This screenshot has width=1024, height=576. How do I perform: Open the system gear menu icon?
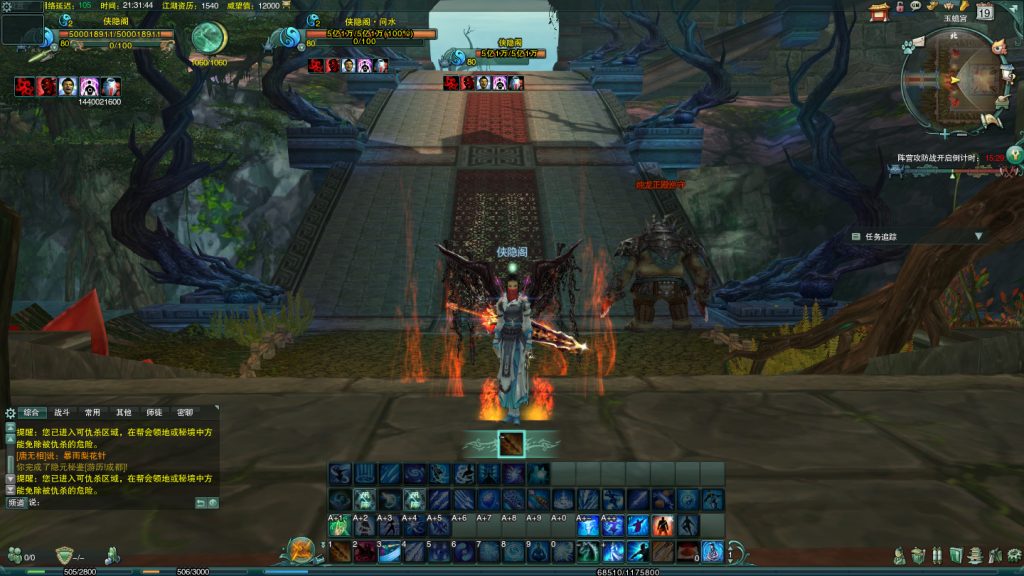(x=1015, y=555)
